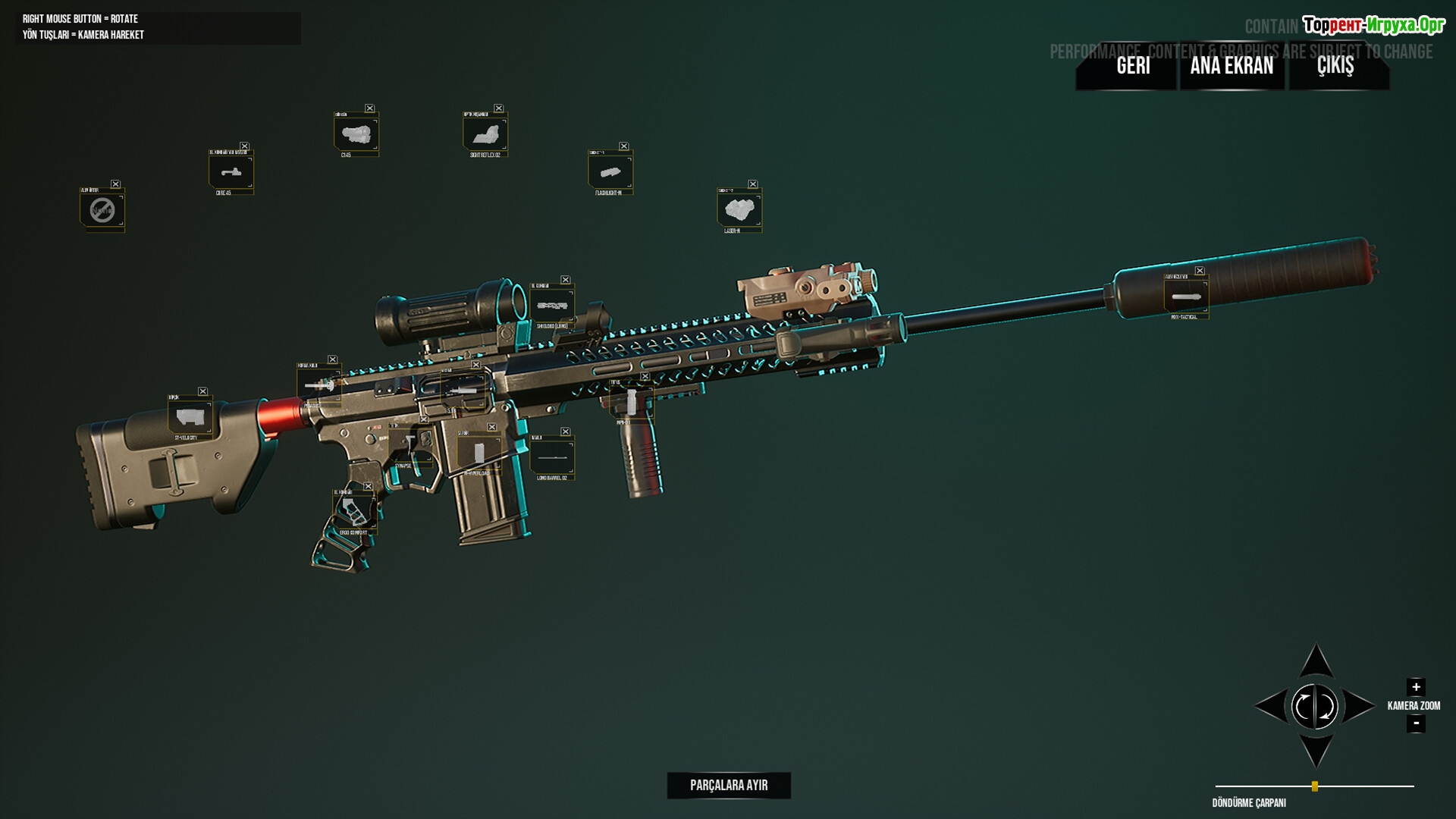Move camera down with the down arrow

[1316, 751]
